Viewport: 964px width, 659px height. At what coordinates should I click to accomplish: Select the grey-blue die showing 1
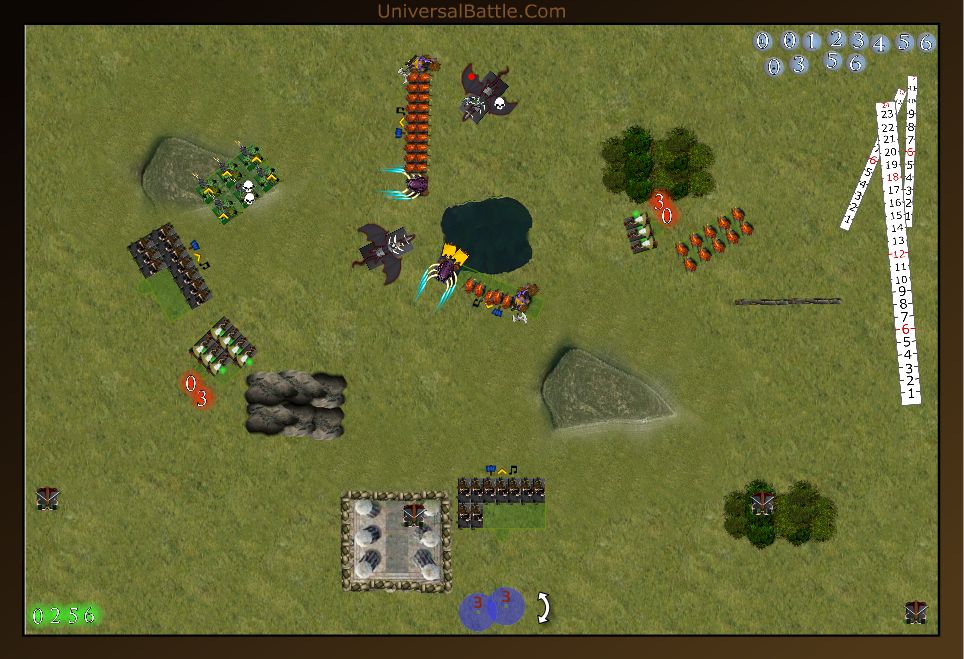[811, 42]
